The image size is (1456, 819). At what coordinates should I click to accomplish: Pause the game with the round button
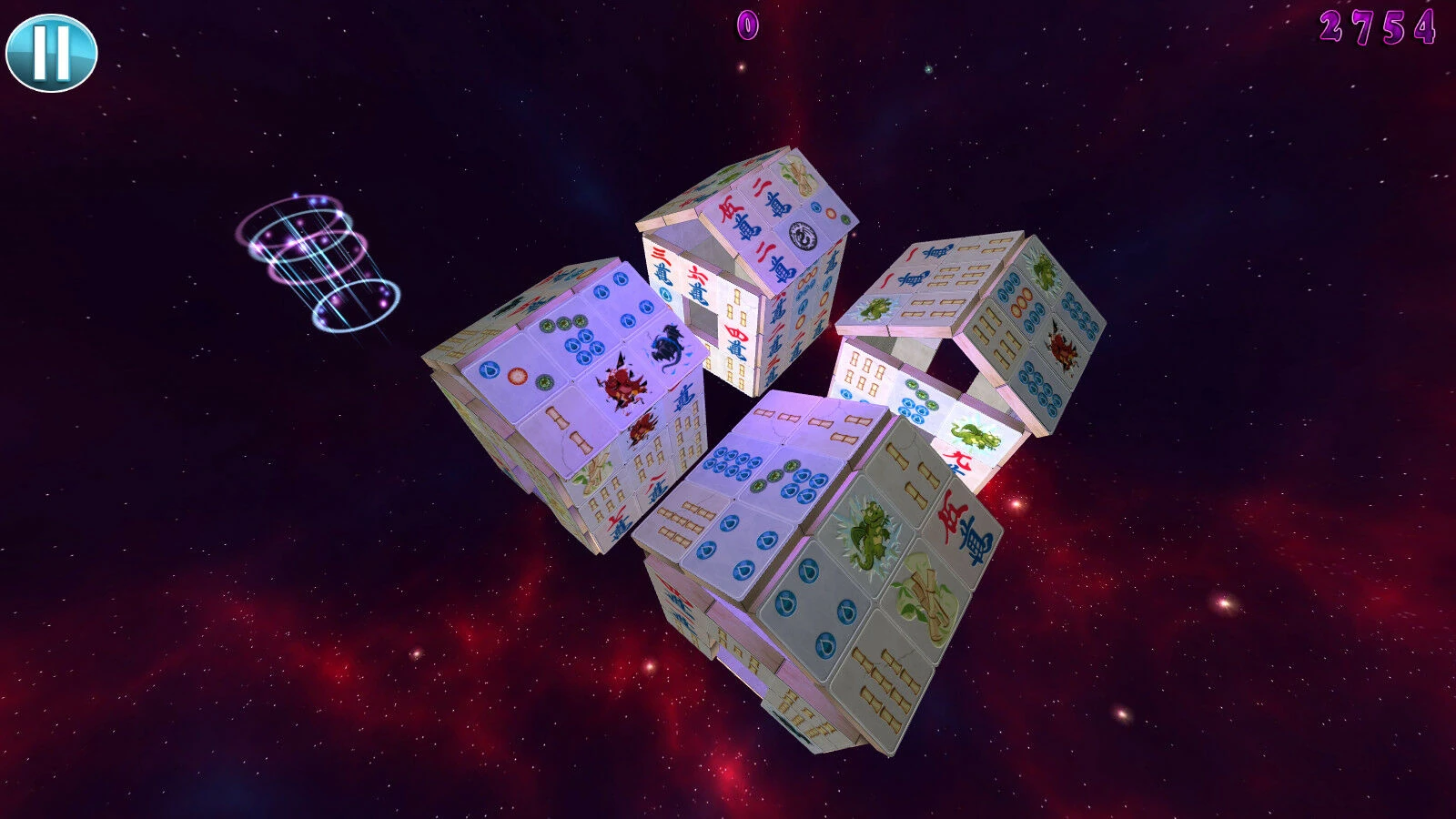(x=51, y=53)
